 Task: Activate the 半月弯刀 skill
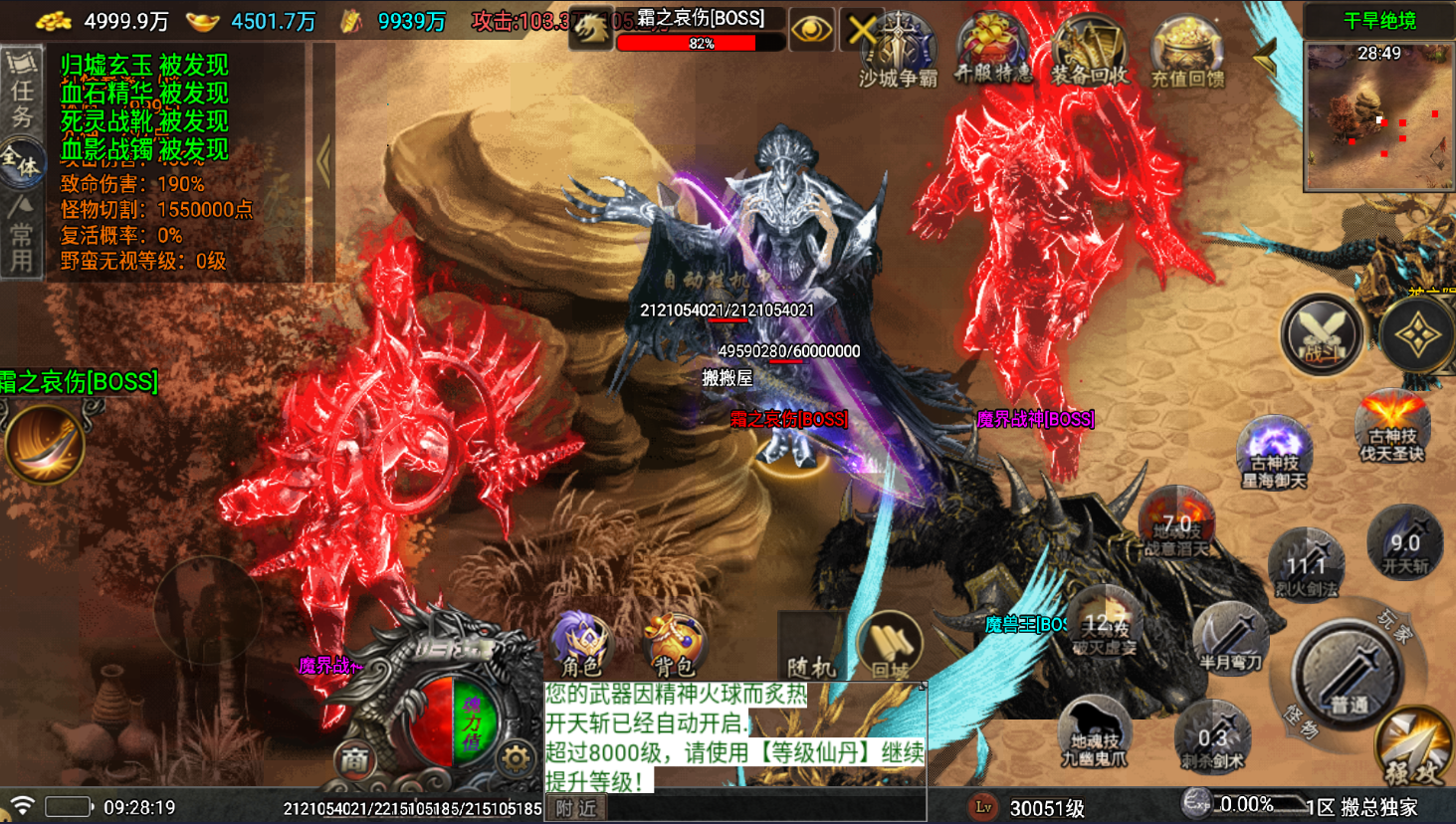coord(1230,639)
